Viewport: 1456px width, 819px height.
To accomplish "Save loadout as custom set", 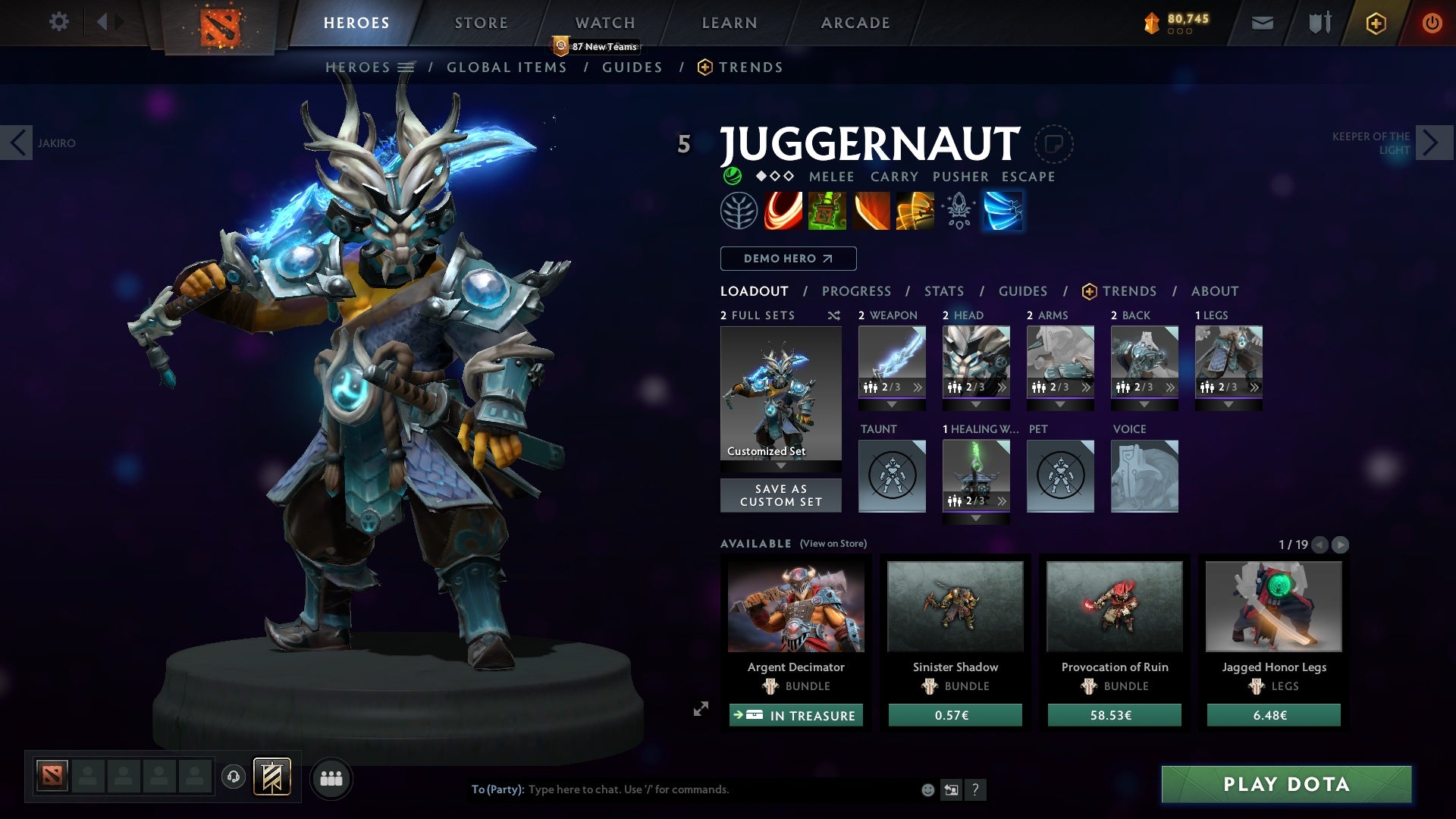I will 780,495.
